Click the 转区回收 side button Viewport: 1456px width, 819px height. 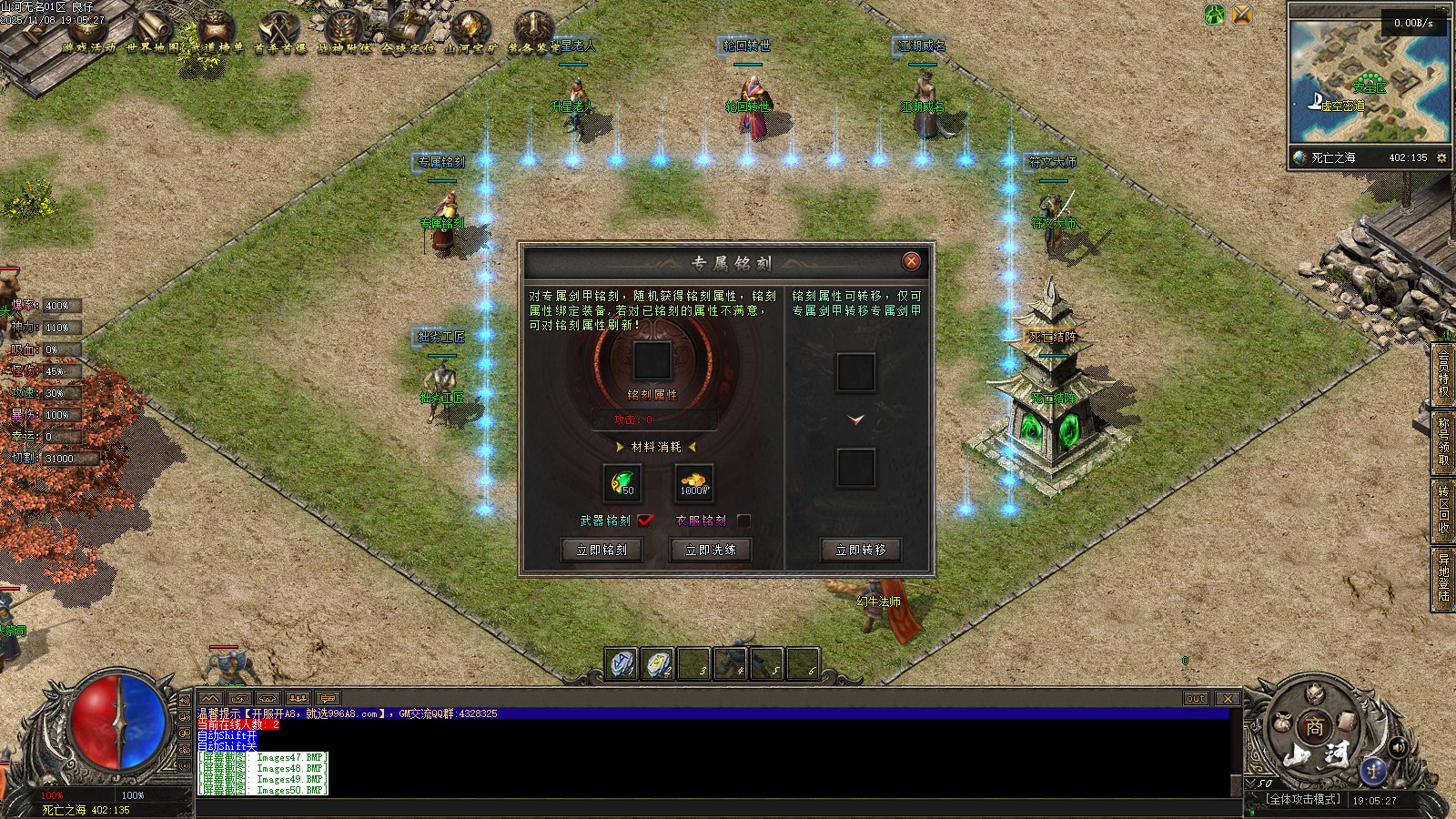click(x=1443, y=509)
